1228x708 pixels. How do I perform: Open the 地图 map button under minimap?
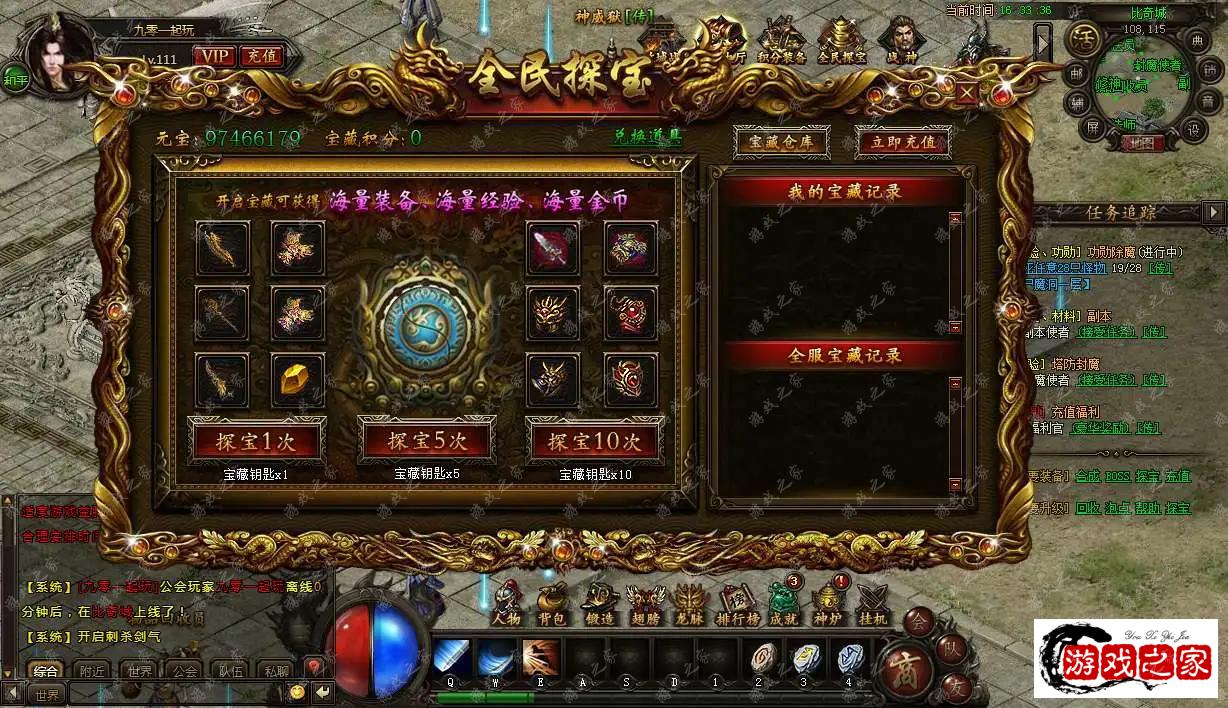1137,143
